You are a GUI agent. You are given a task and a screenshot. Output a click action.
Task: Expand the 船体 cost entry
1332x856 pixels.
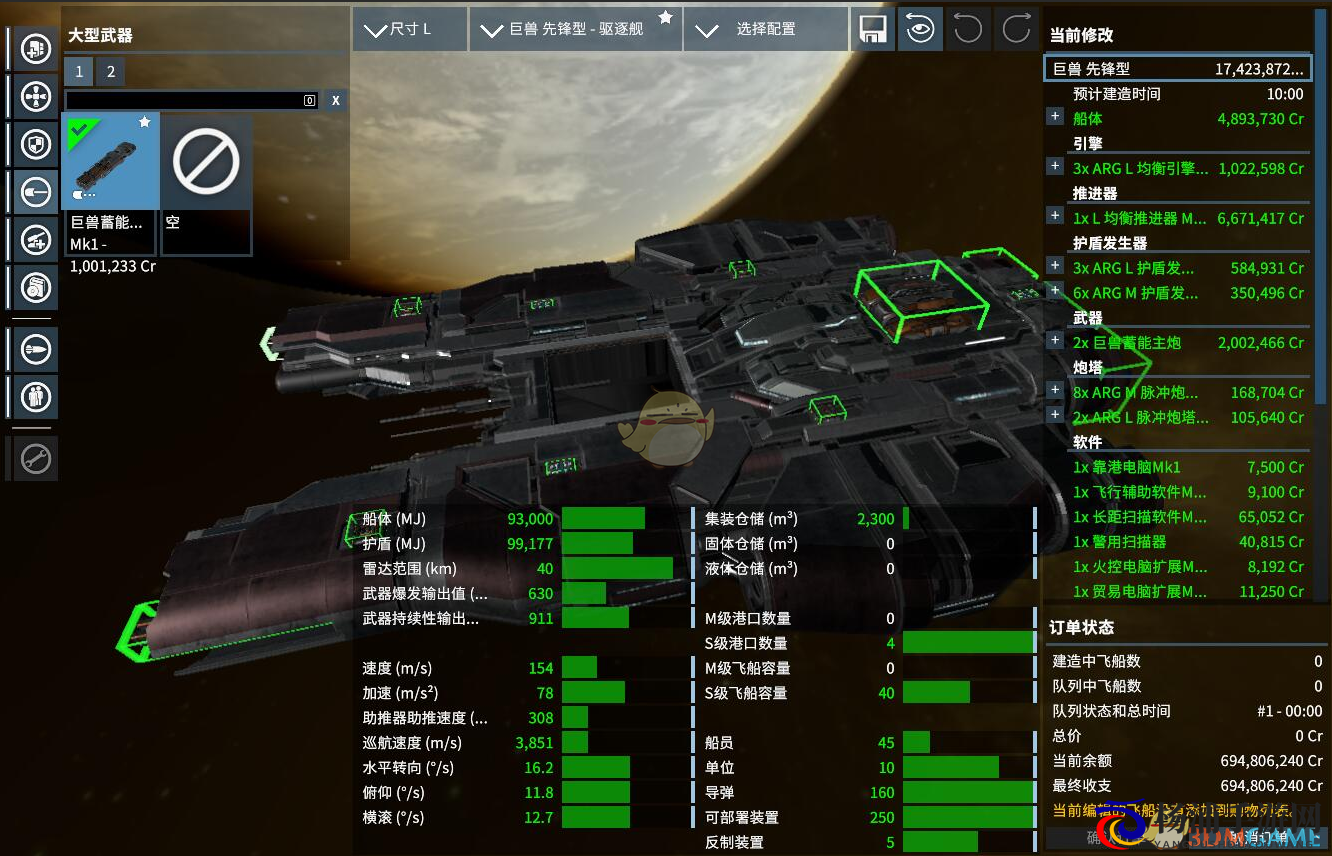pyautogui.click(x=1055, y=117)
